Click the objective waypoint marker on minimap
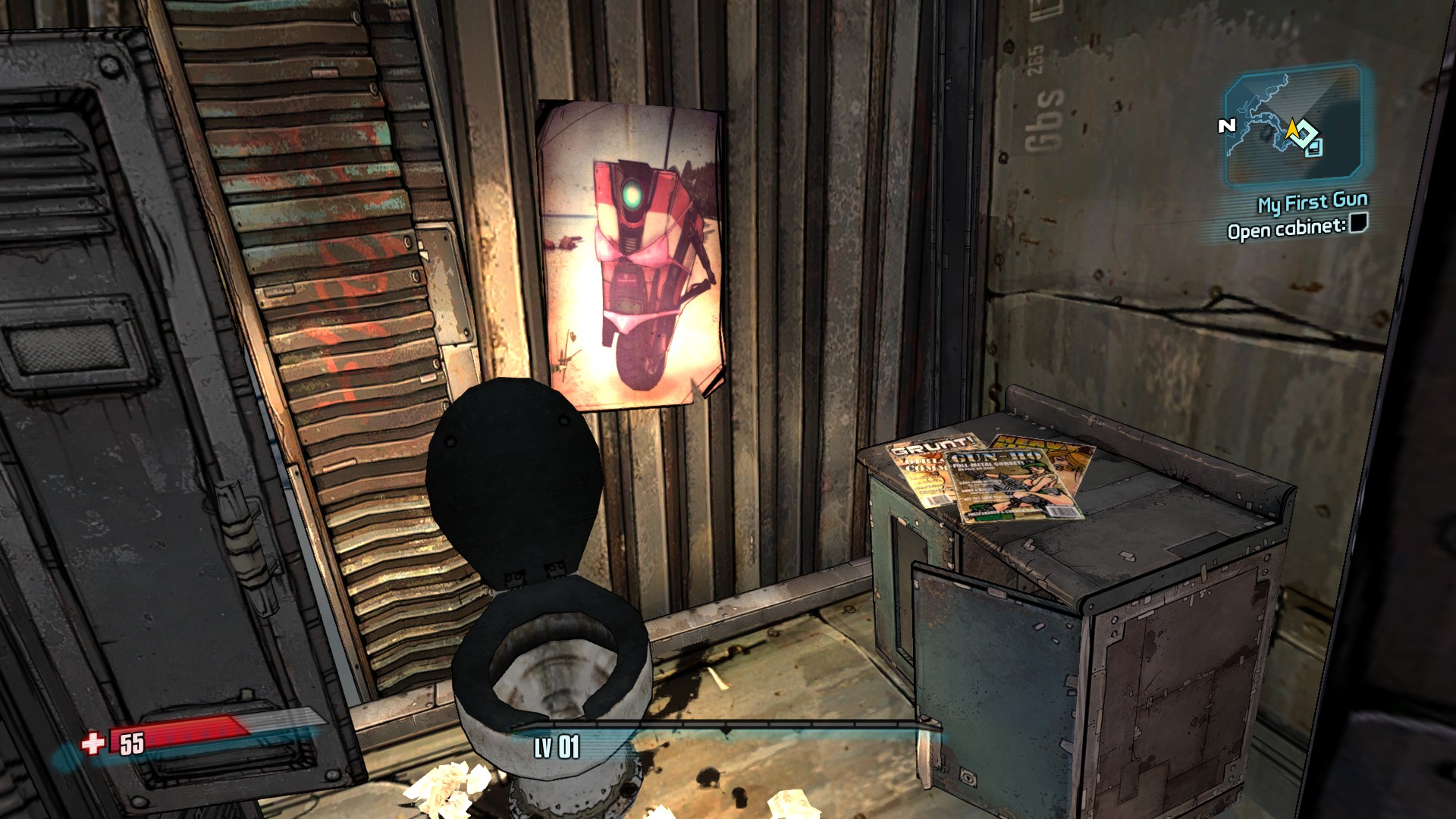The height and width of the screenshot is (819, 1456). pos(1304,133)
